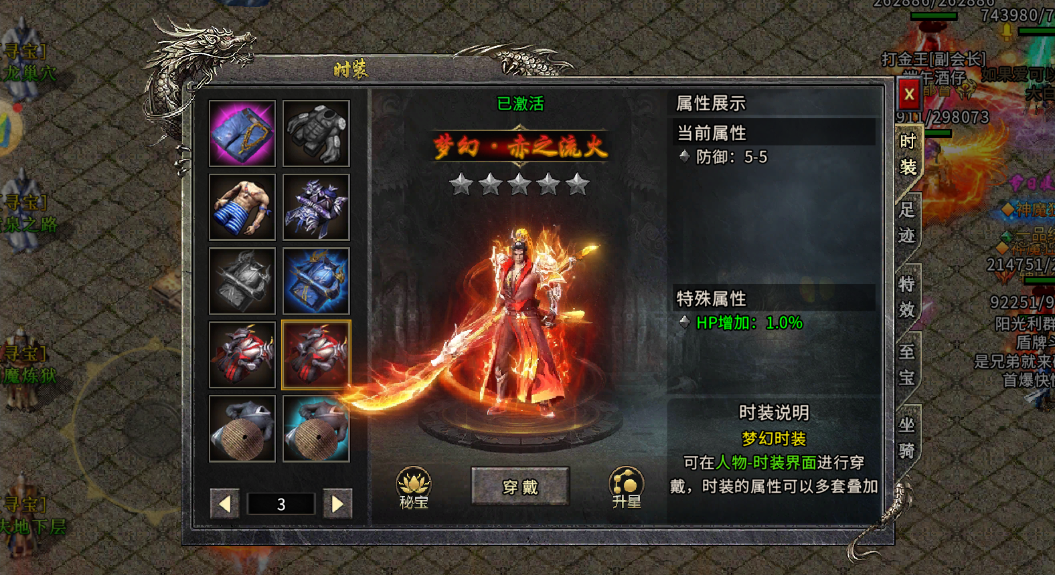The width and height of the screenshot is (1055, 575).
Task: Go to the next costume page
Action: [338, 504]
